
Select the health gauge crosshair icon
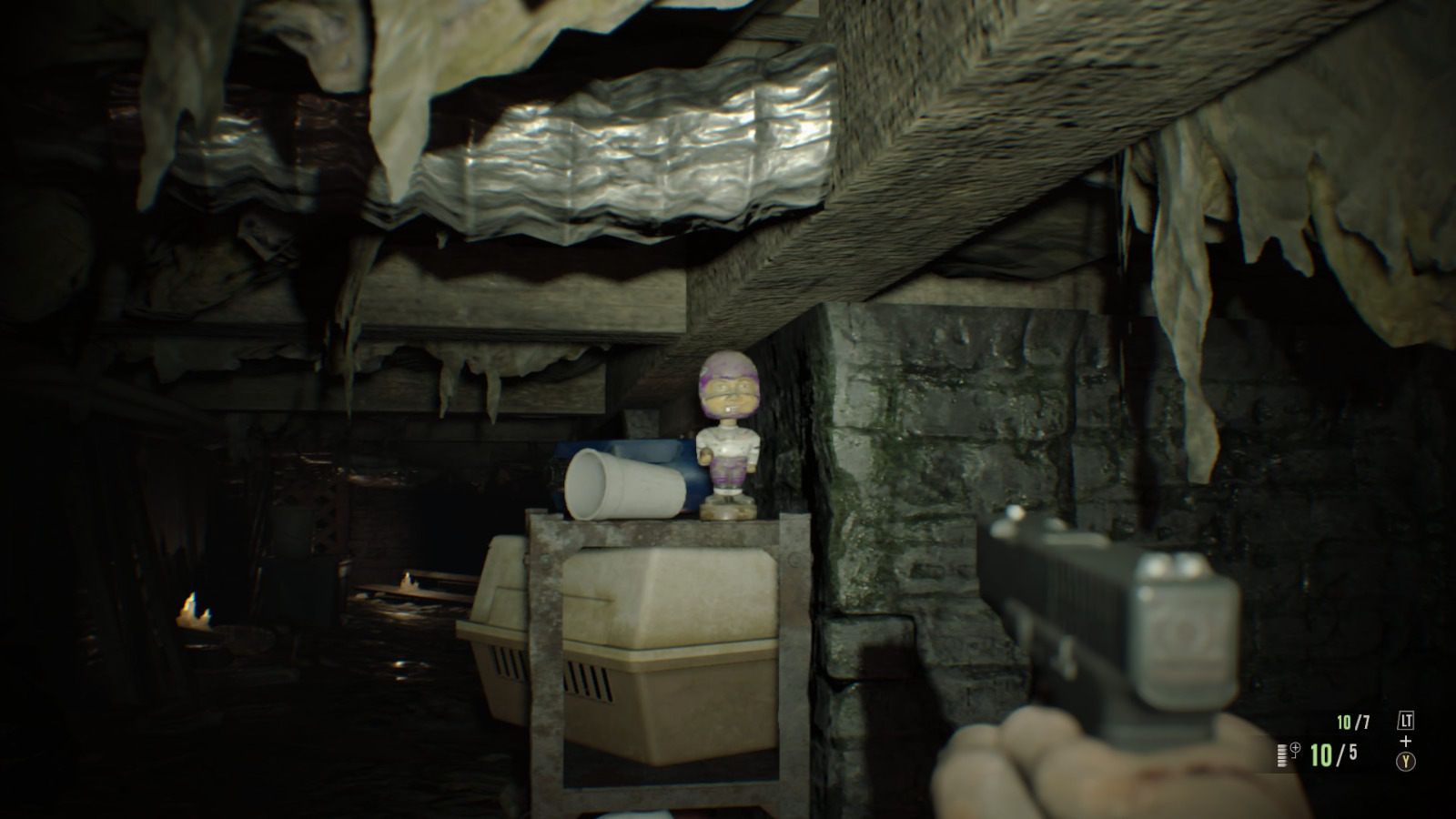click(x=1295, y=749)
